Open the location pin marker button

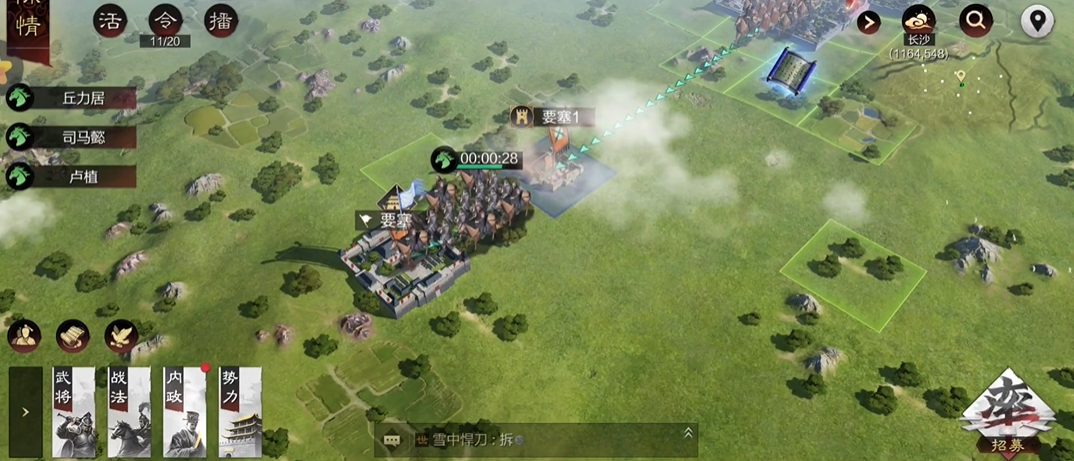tap(1037, 21)
